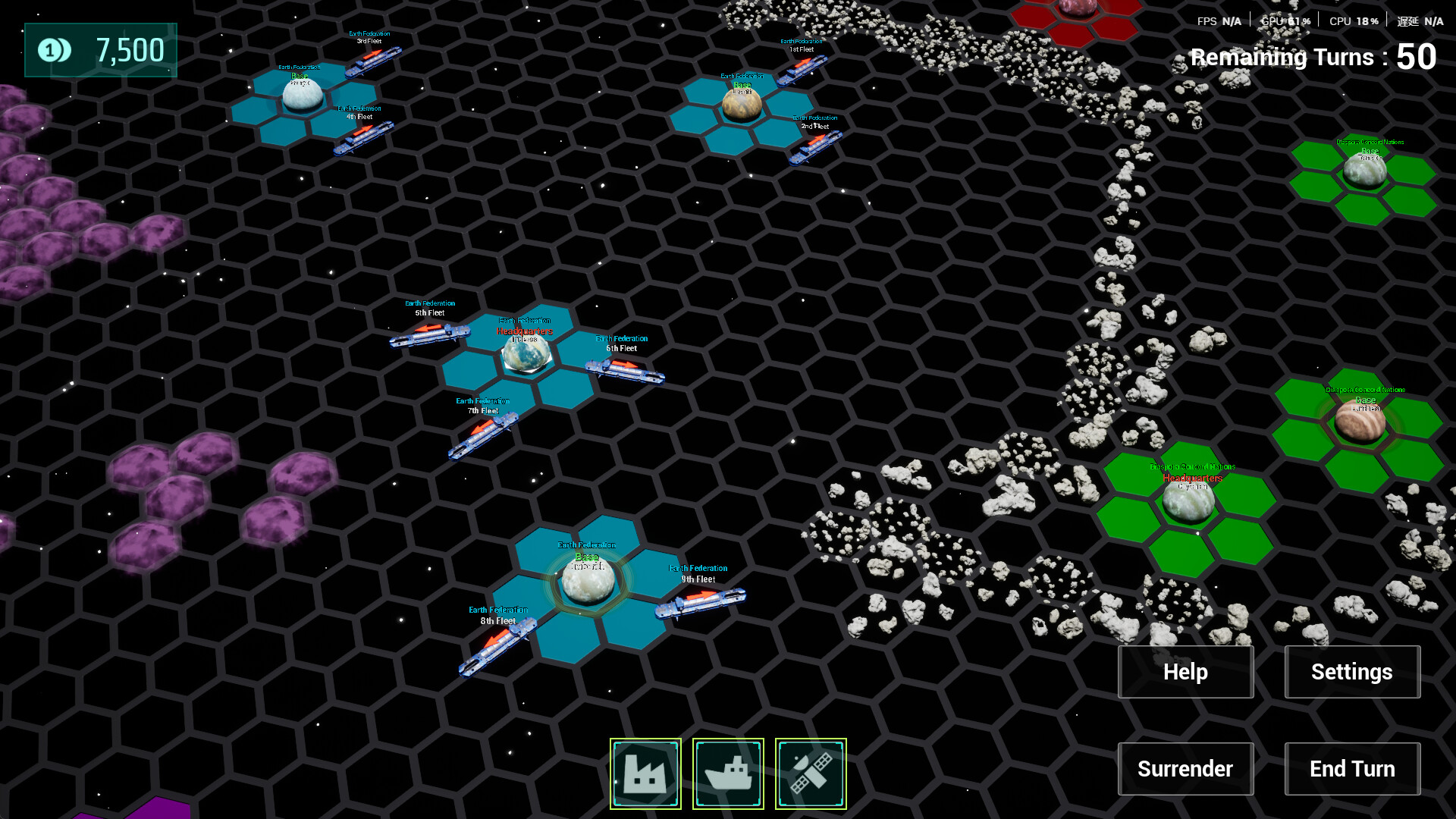The height and width of the screenshot is (819, 1456).
Task: Open the Settings menu
Action: pos(1352,672)
